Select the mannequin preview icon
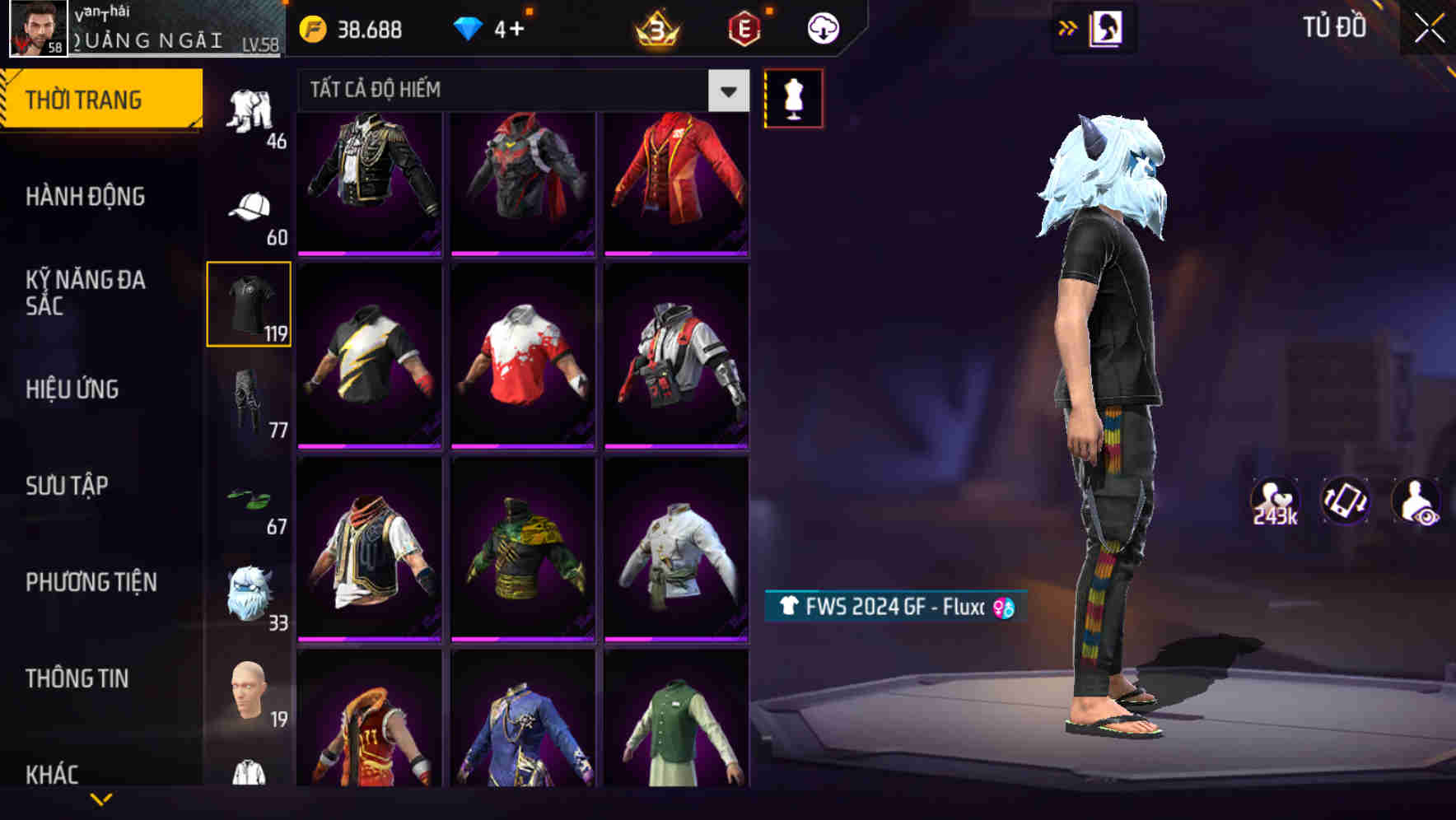The image size is (1456, 820). click(x=793, y=97)
